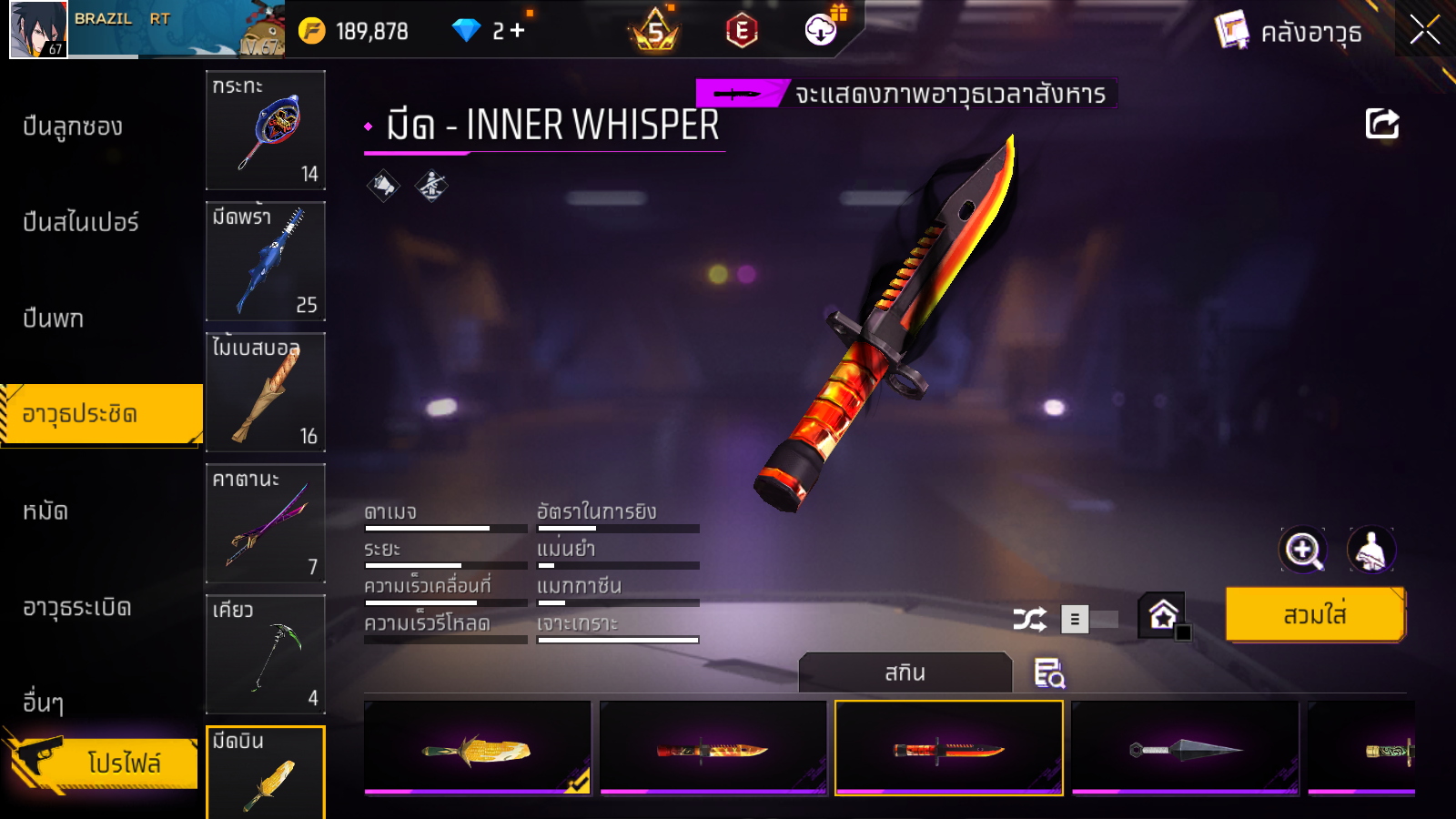Viewport: 1456px width, 819px height.
Task: Close the weapon vault screen
Action: tap(1424, 30)
